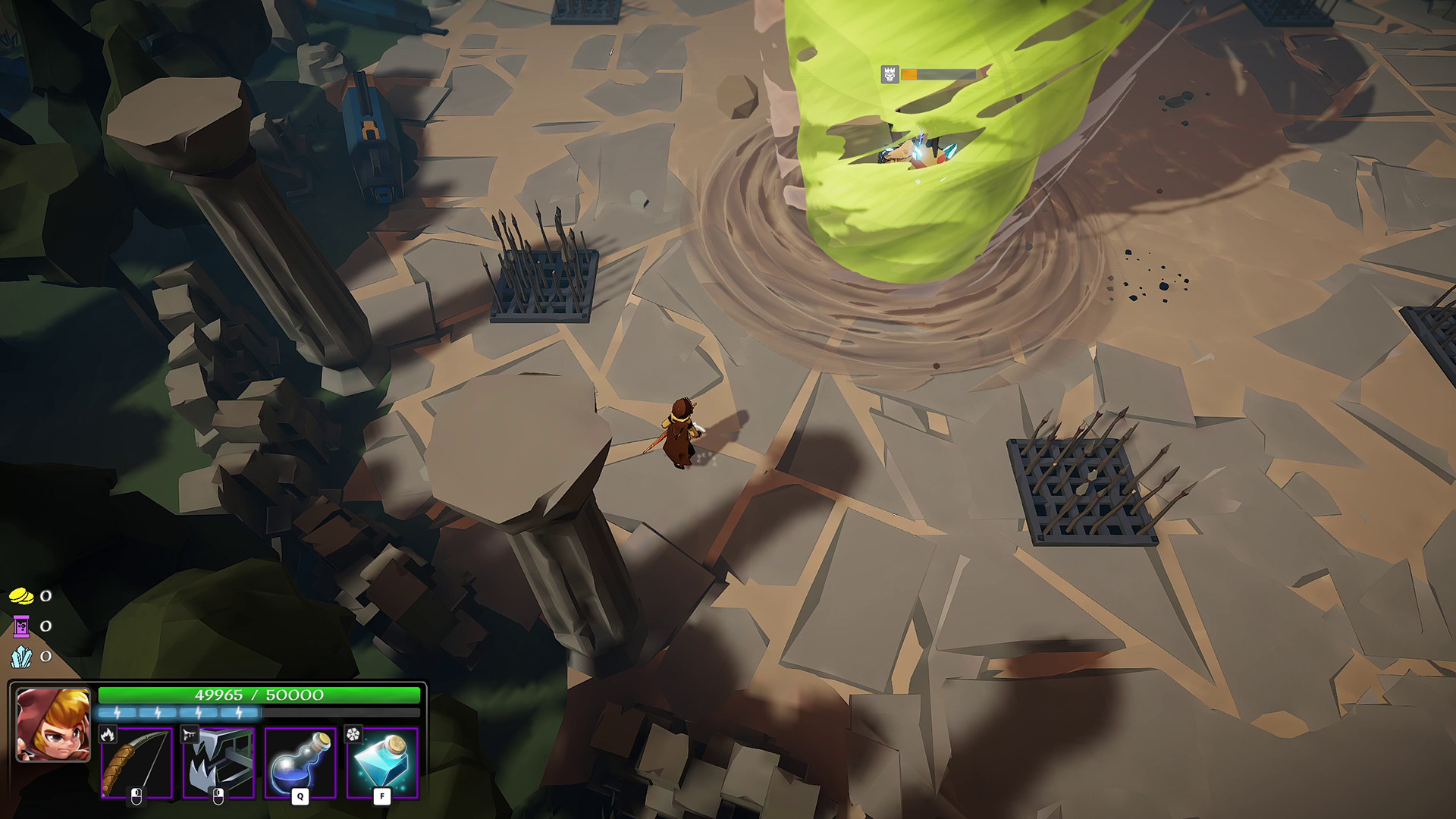Select the bow weapon slot
Image resolution: width=1456 pixels, height=819 pixels.
click(x=136, y=762)
